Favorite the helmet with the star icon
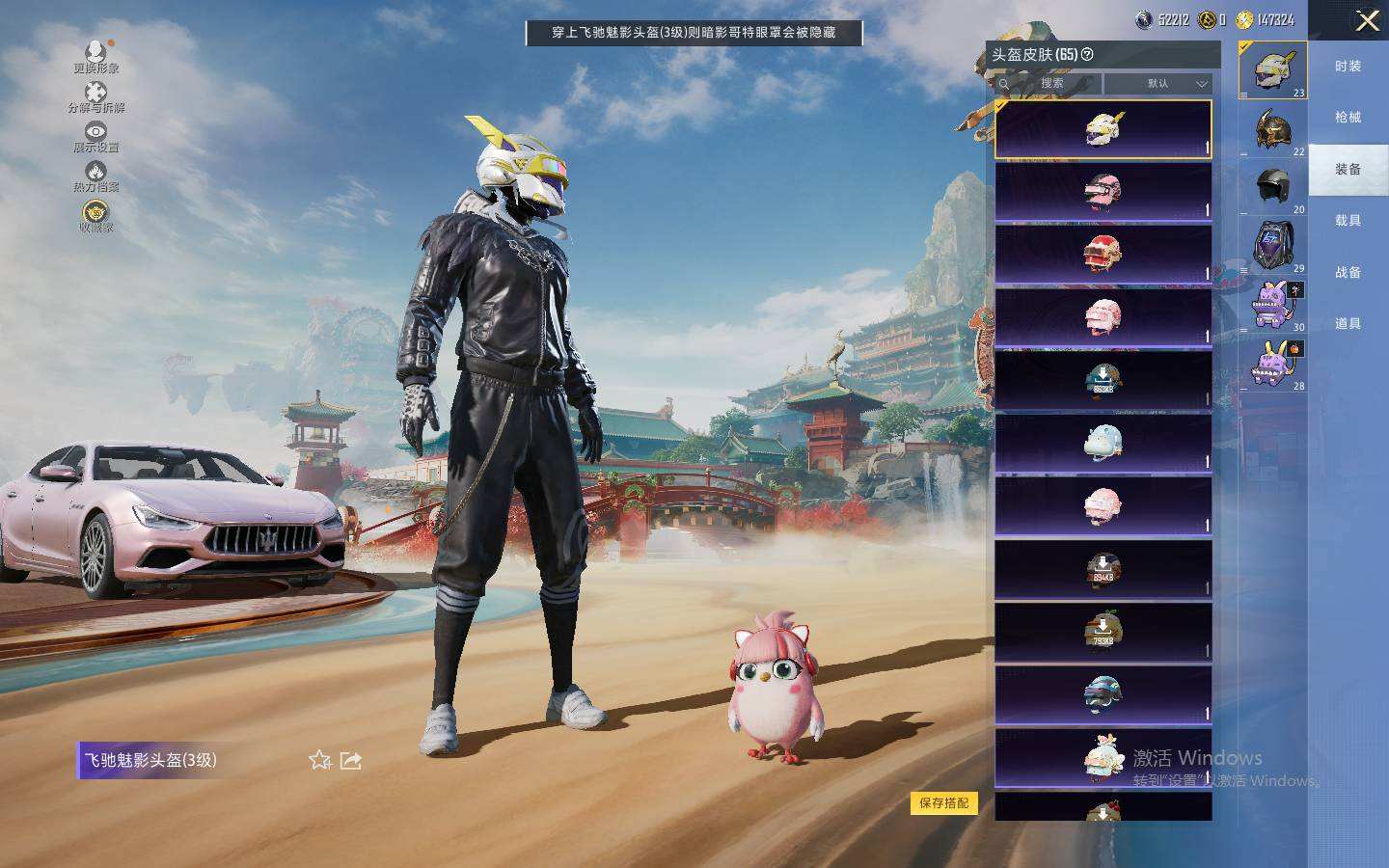The width and height of the screenshot is (1389, 868). 320,760
